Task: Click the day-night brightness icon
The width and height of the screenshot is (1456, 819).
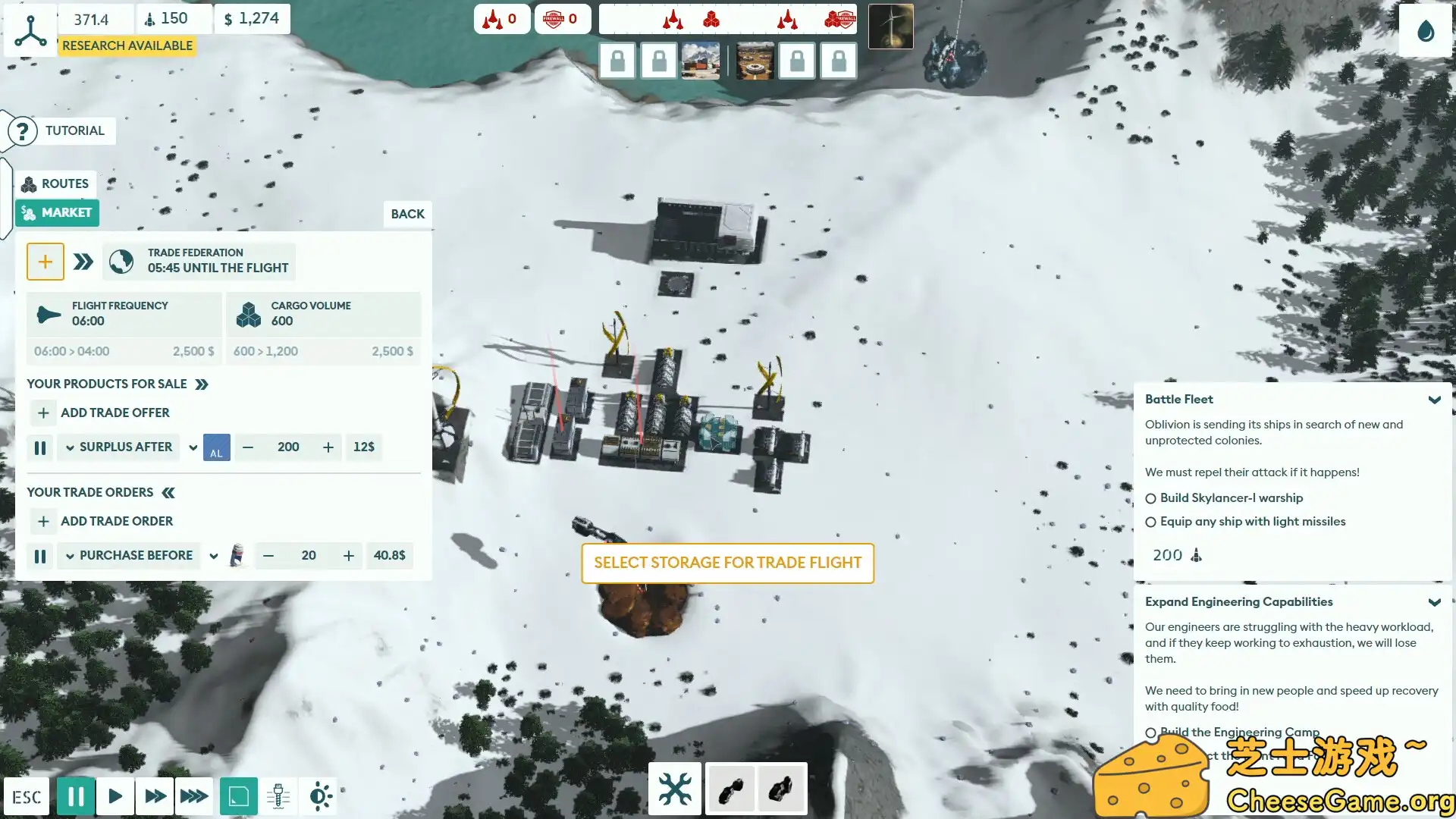Action: (x=319, y=796)
